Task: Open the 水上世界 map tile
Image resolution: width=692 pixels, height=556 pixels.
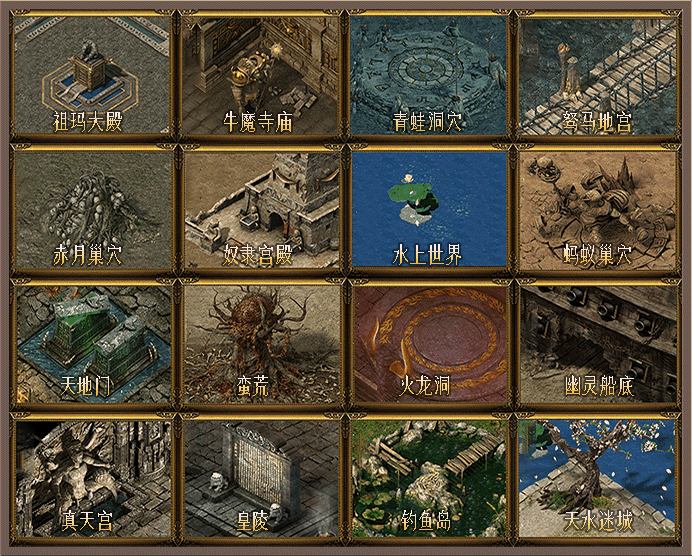Action: pyautogui.click(x=427, y=208)
